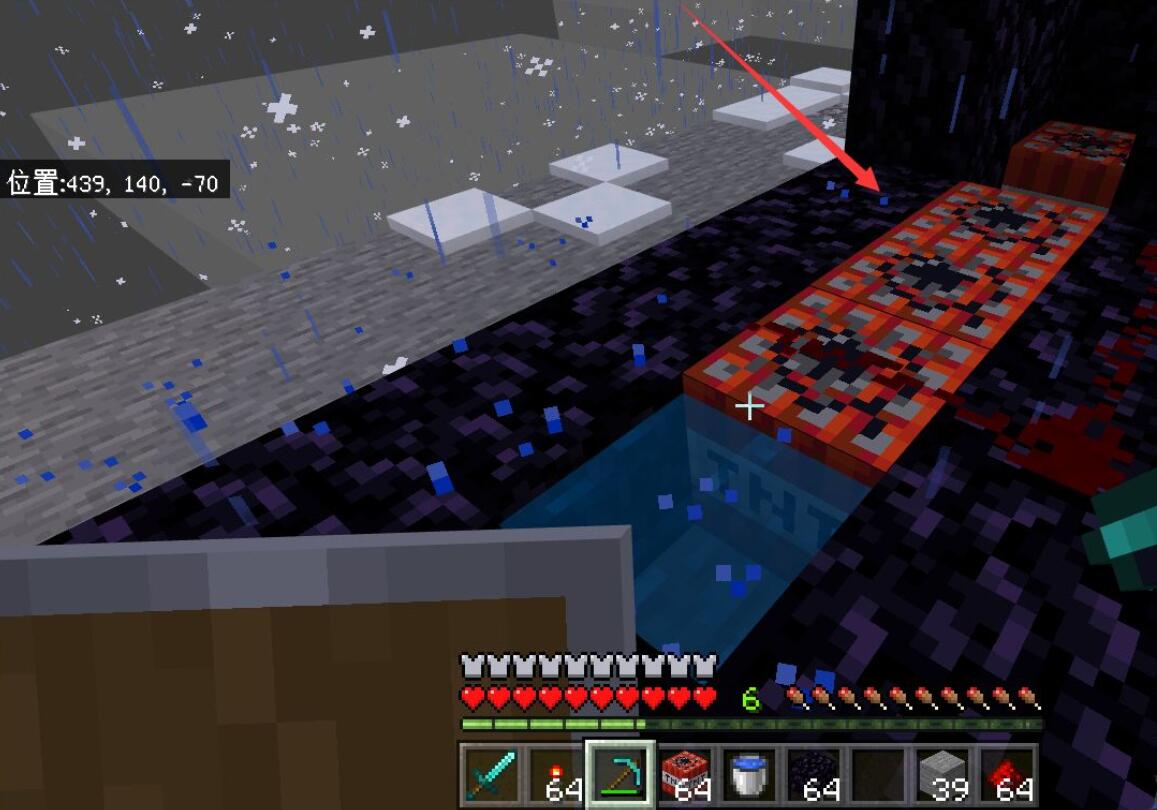Select the diamond pickaxe slot

620,775
